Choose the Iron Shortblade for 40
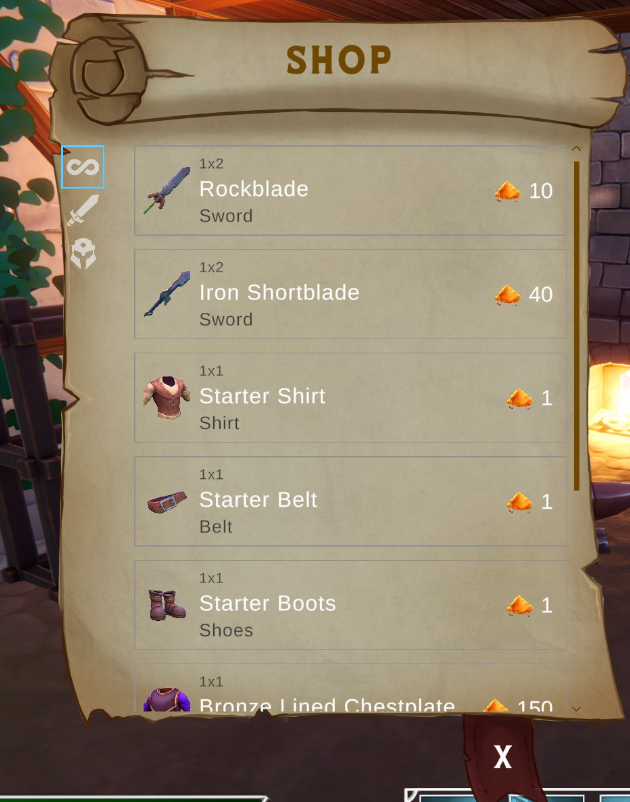The height and width of the screenshot is (802, 630). (350, 294)
